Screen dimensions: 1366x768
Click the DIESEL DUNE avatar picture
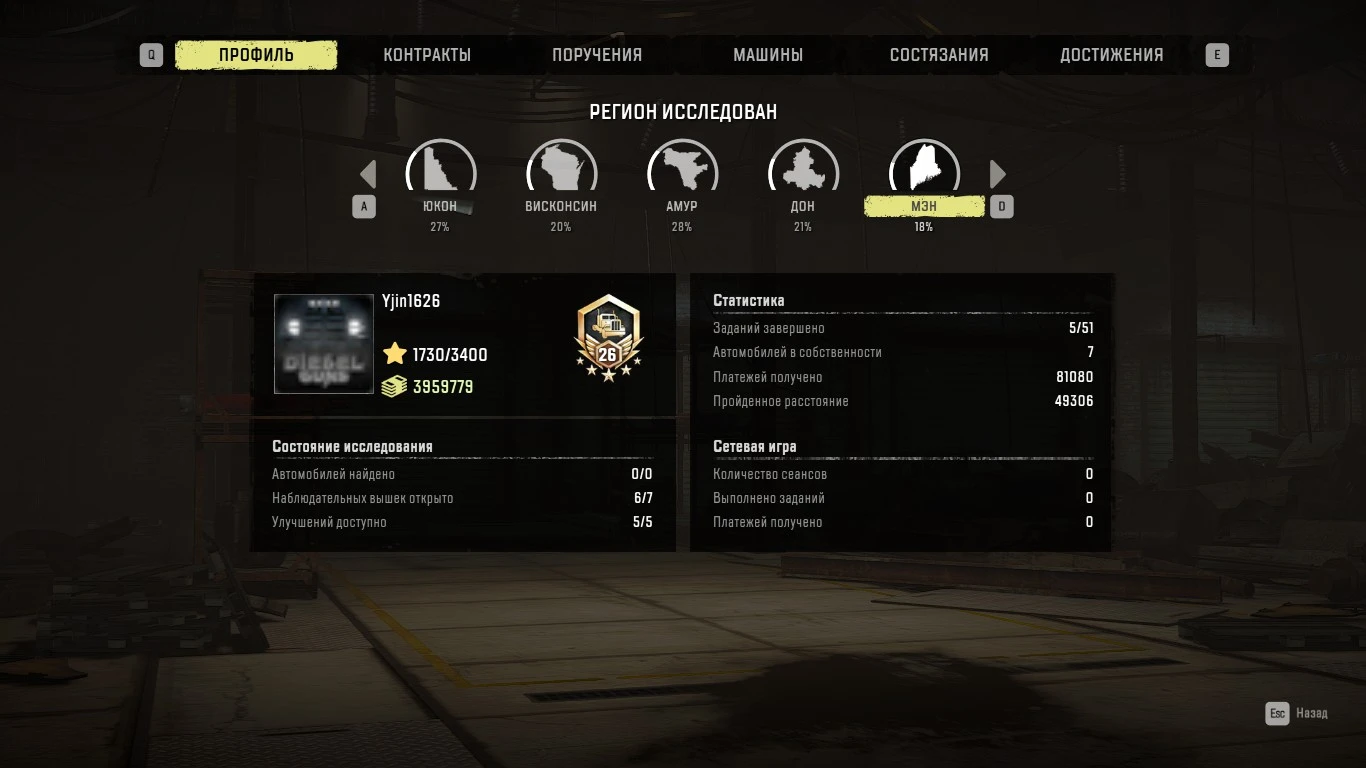[x=323, y=344]
